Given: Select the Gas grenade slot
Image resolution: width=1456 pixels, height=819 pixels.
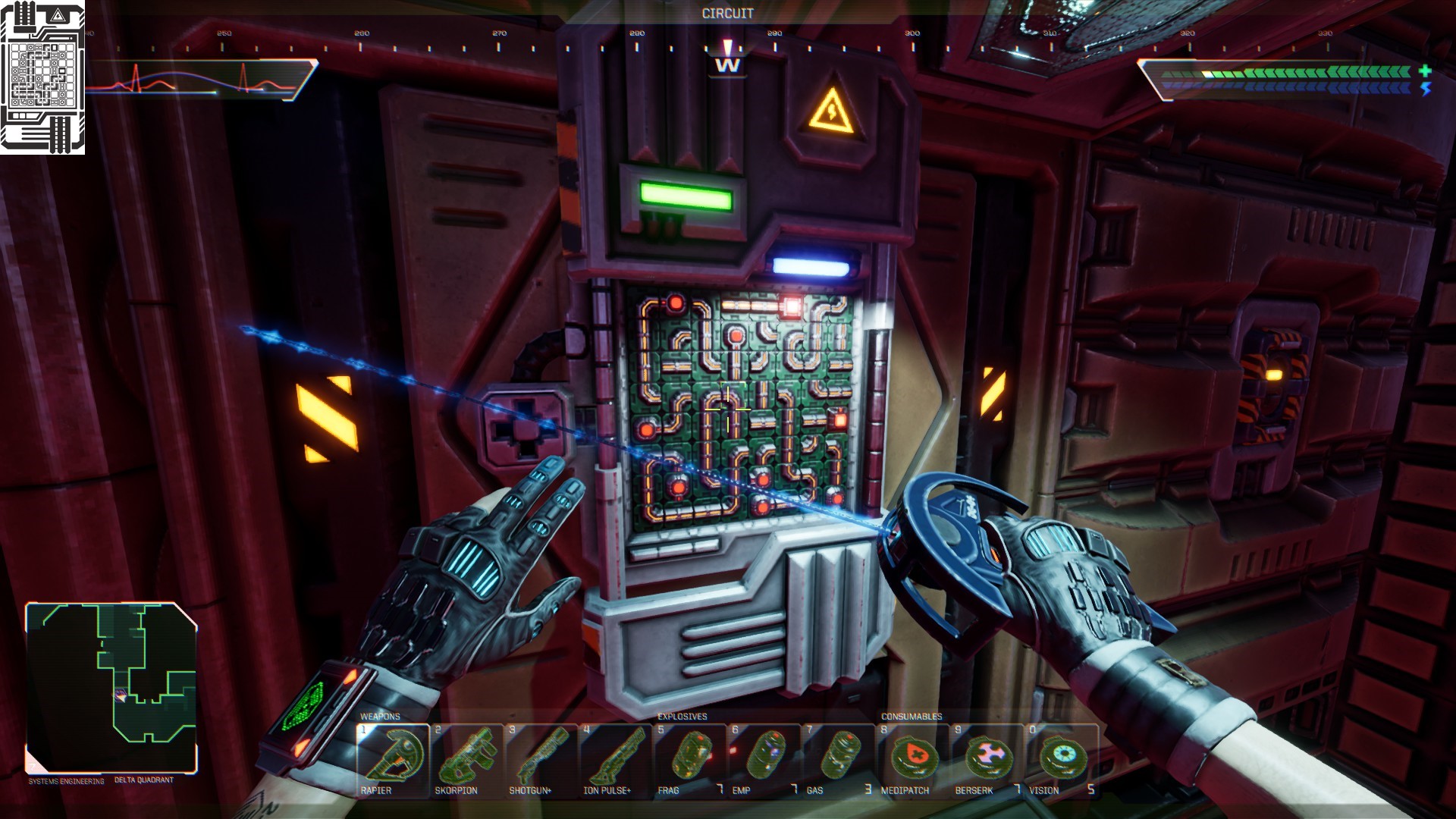Looking at the screenshot, I should point(838,759).
